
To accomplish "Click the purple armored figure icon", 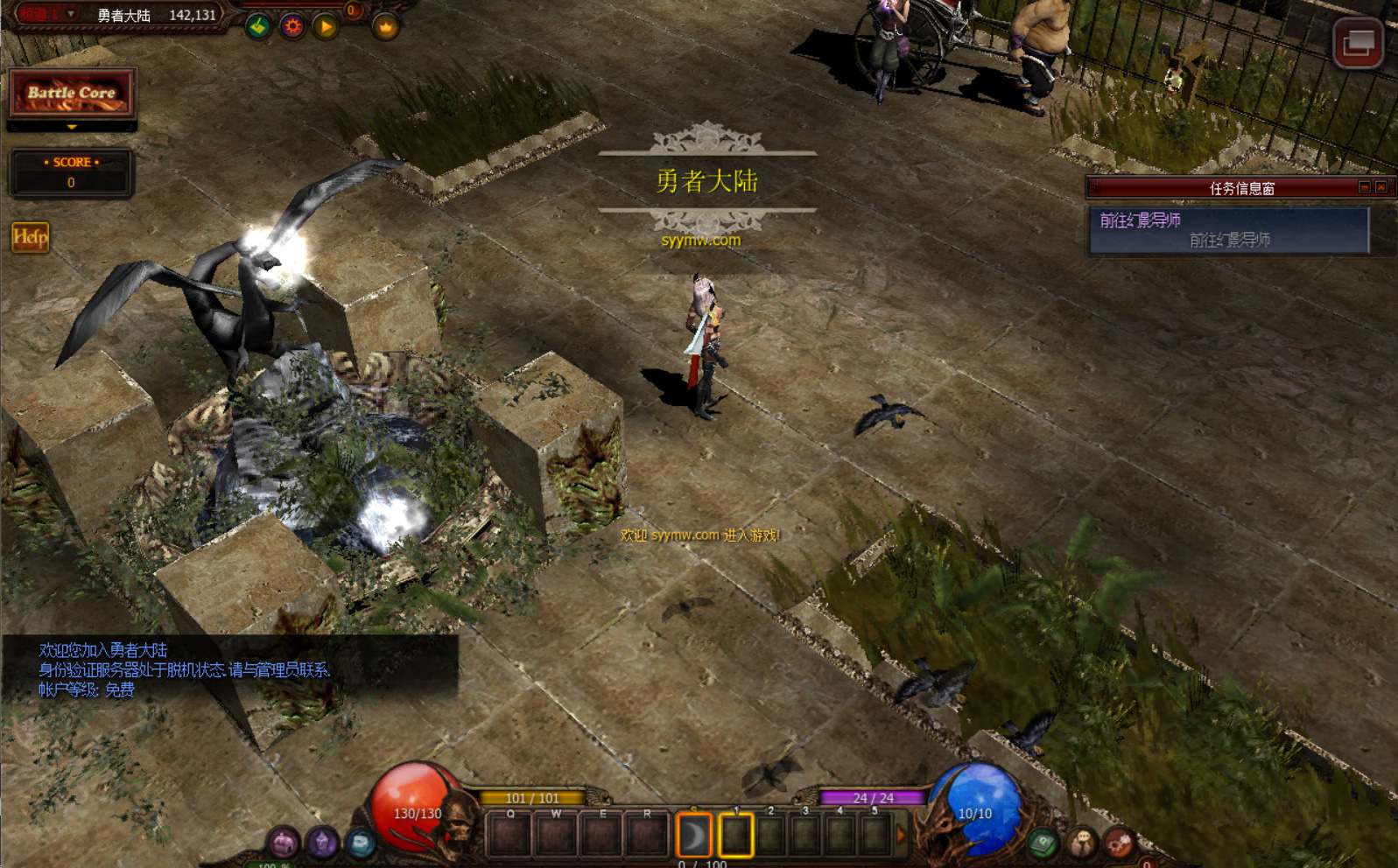I will pyautogui.click(x=321, y=843).
